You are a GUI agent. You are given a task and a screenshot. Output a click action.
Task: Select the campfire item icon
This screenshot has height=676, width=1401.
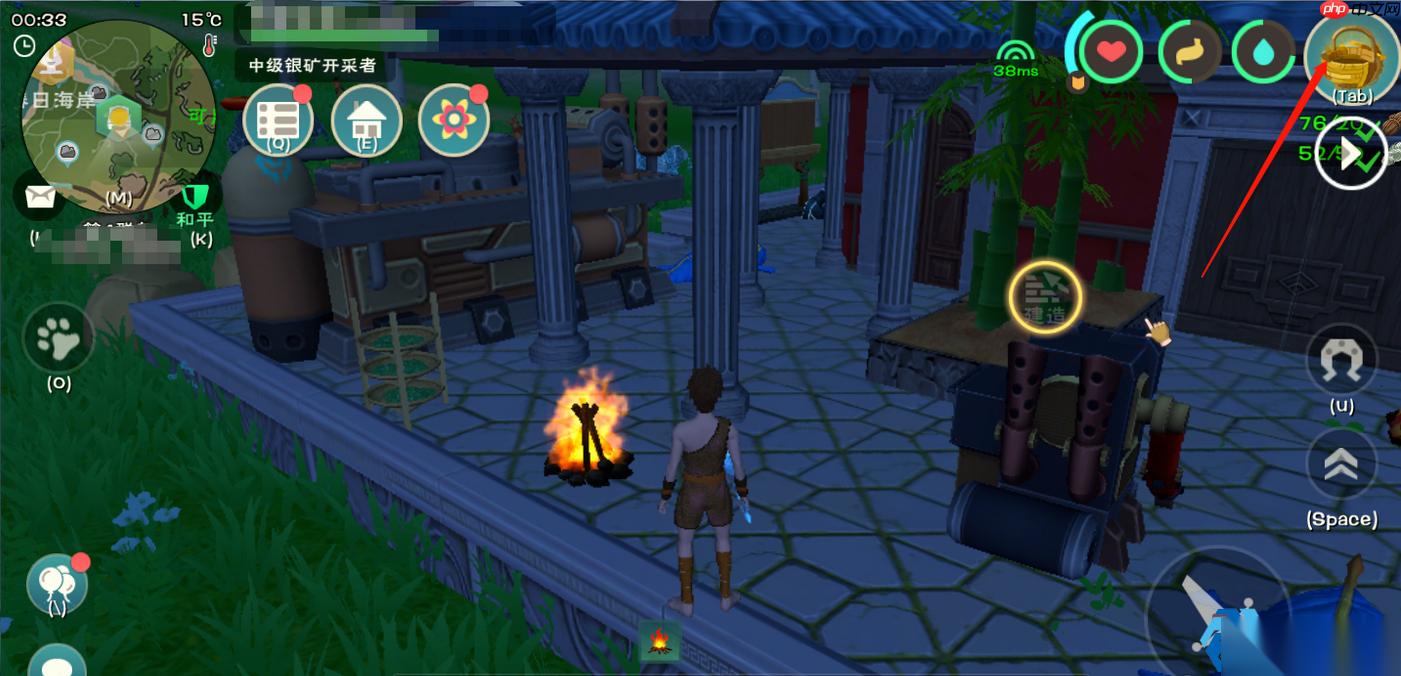(x=659, y=640)
